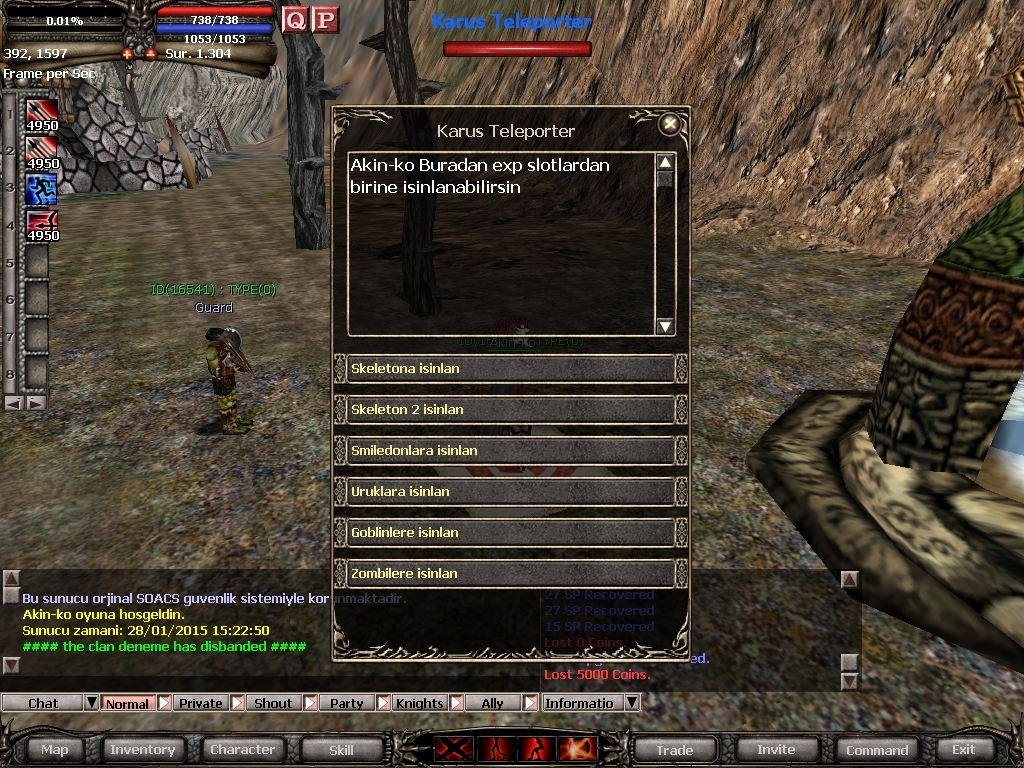Teleport via Smiledonlara isinlan
This screenshot has height=768, width=1024.
(510, 451)
